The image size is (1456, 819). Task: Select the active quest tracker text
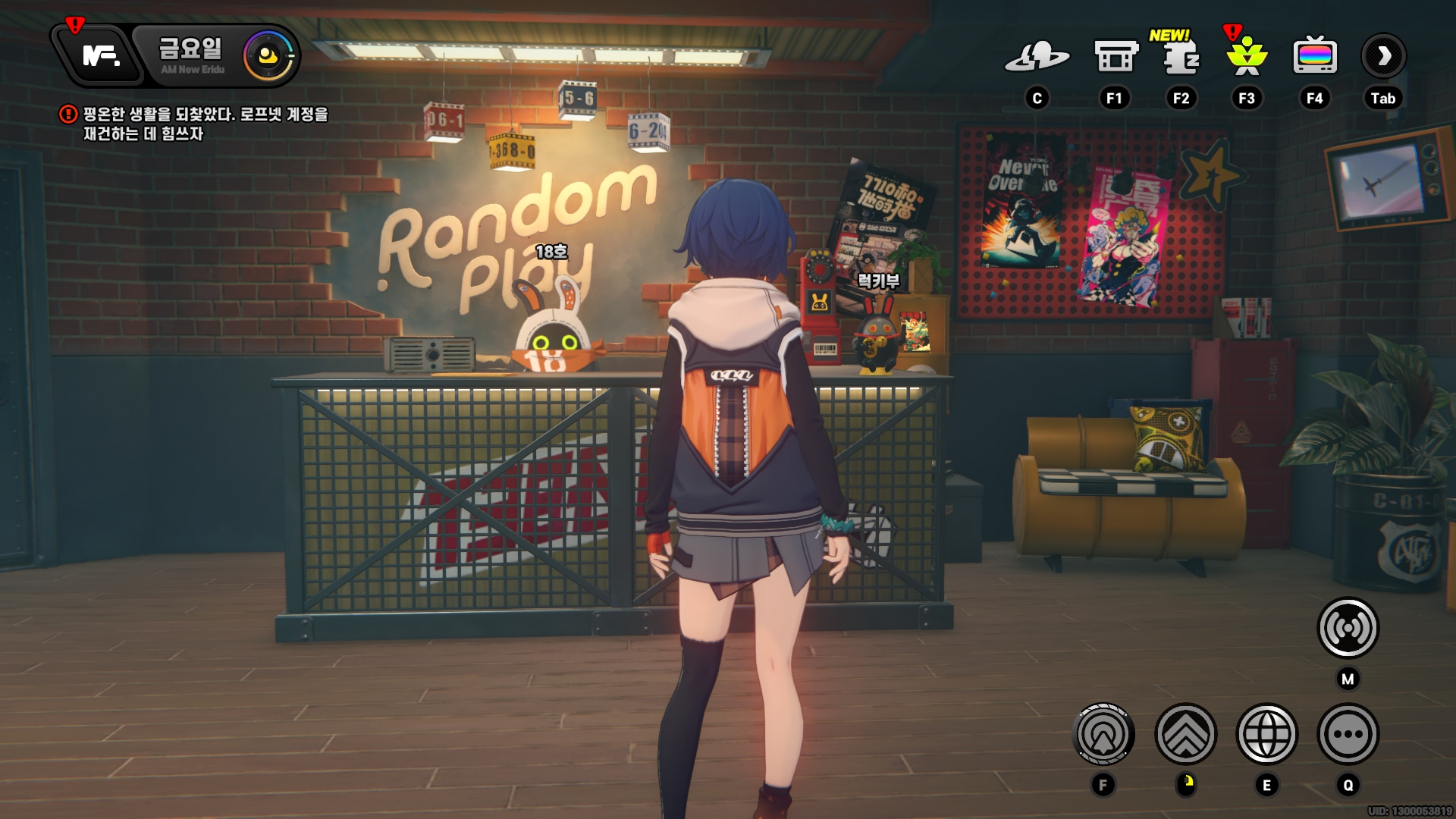pos(205,124)
